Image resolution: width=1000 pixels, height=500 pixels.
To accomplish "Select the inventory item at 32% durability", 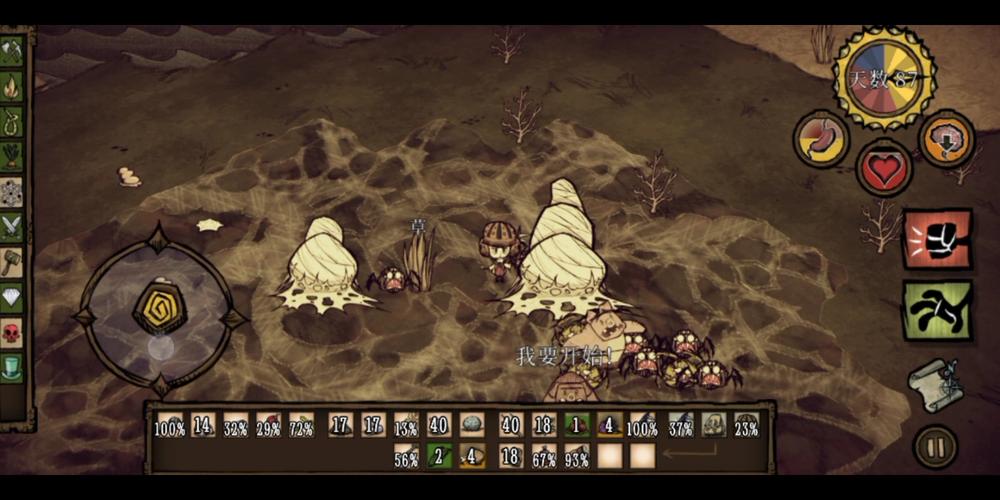I will pos(236,425).
